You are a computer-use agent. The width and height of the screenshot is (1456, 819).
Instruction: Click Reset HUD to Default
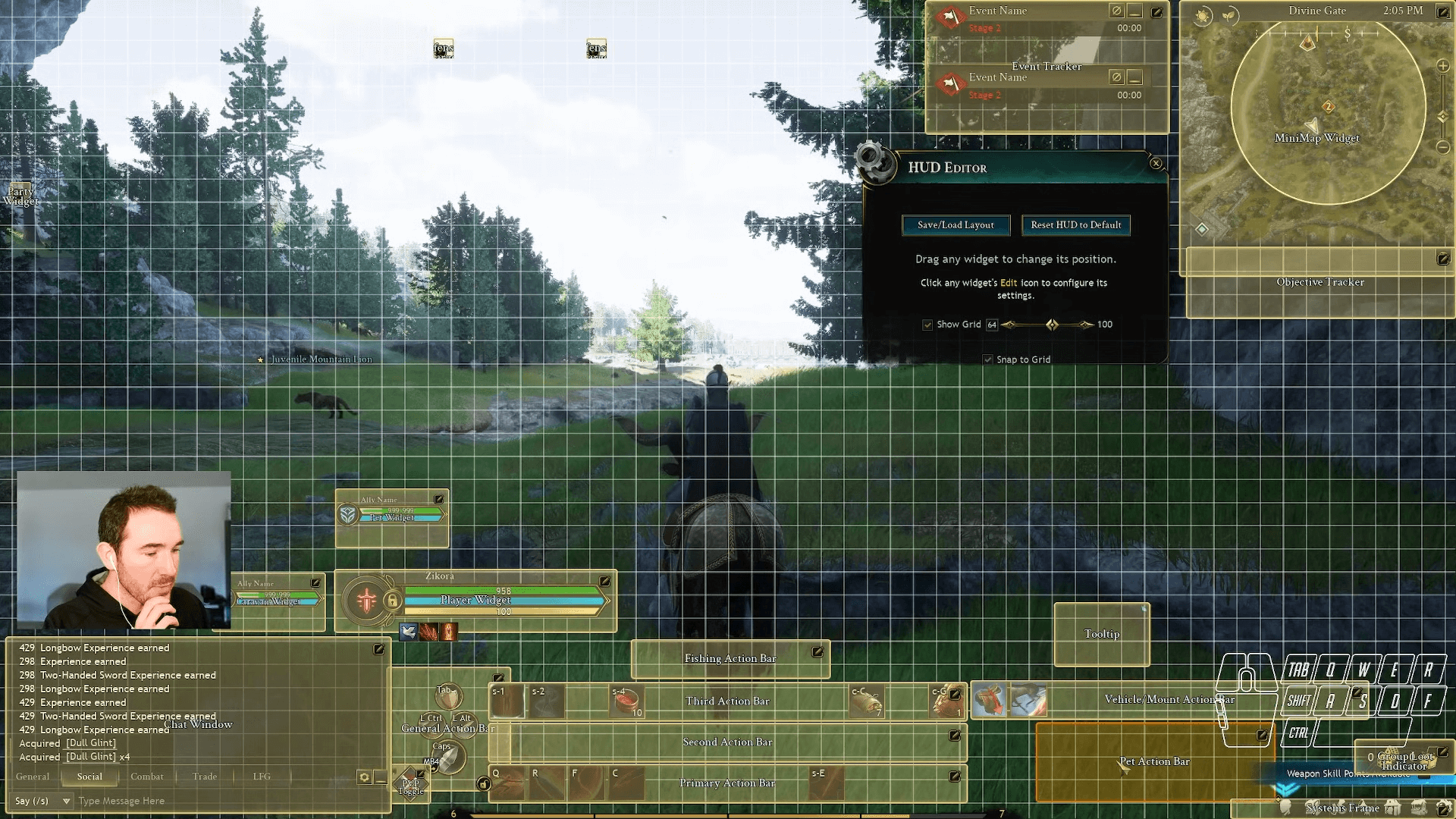(1075, 224)
